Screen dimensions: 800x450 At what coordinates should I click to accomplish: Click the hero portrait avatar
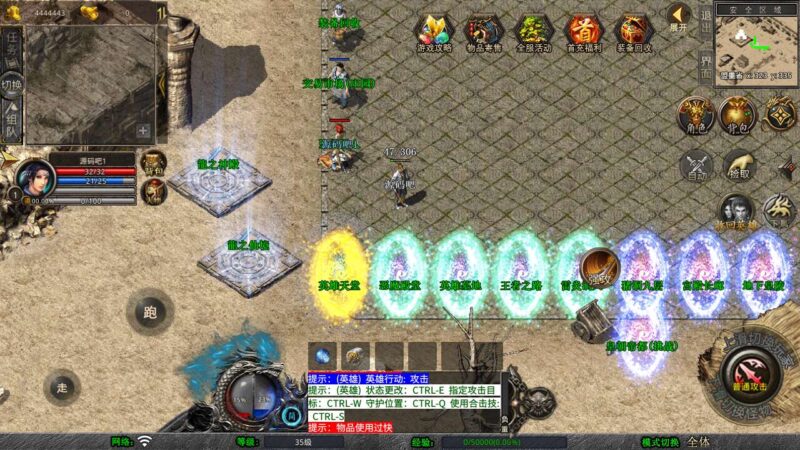point(37,176)
